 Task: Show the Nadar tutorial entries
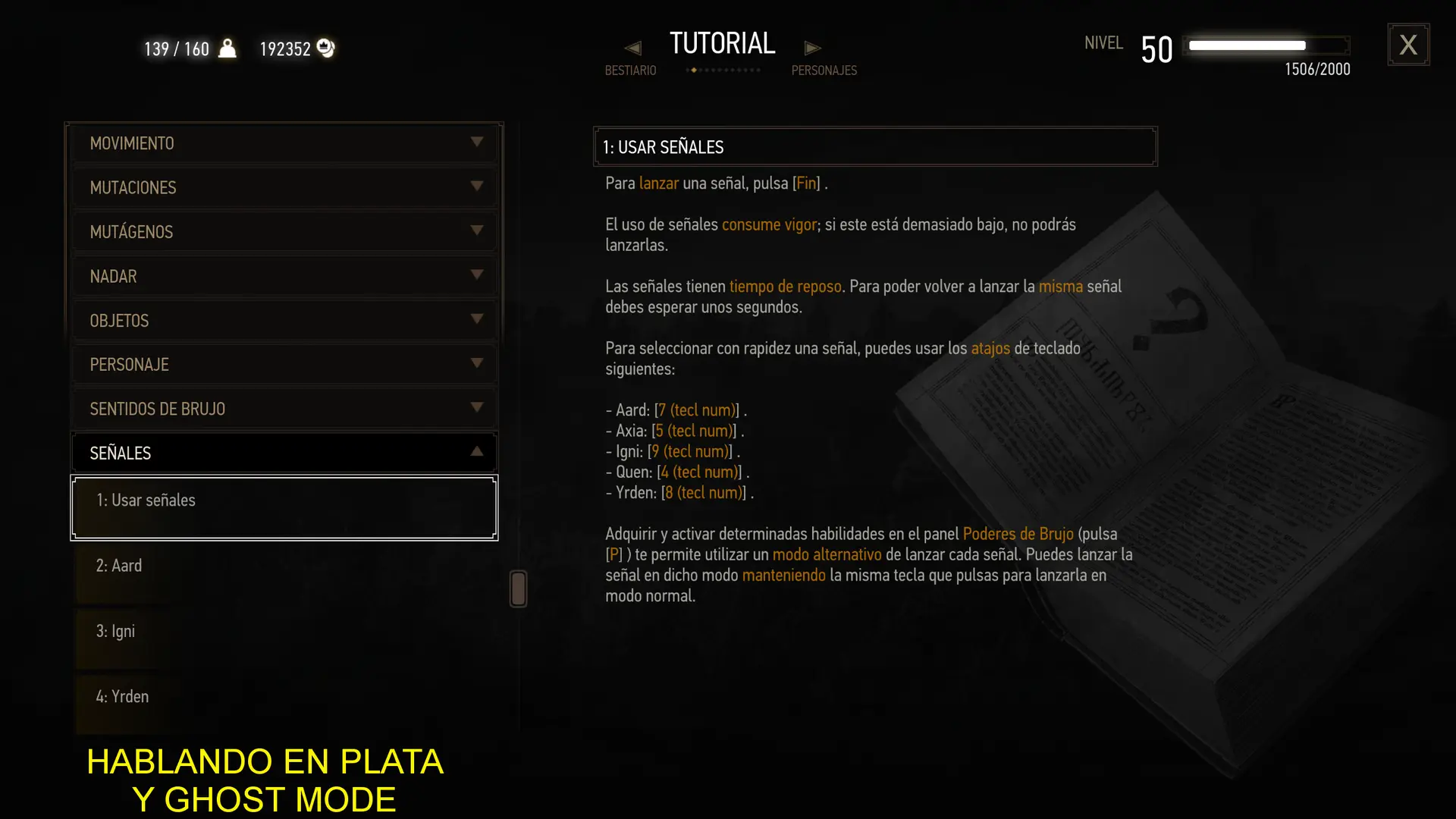[x=284, y=276]
